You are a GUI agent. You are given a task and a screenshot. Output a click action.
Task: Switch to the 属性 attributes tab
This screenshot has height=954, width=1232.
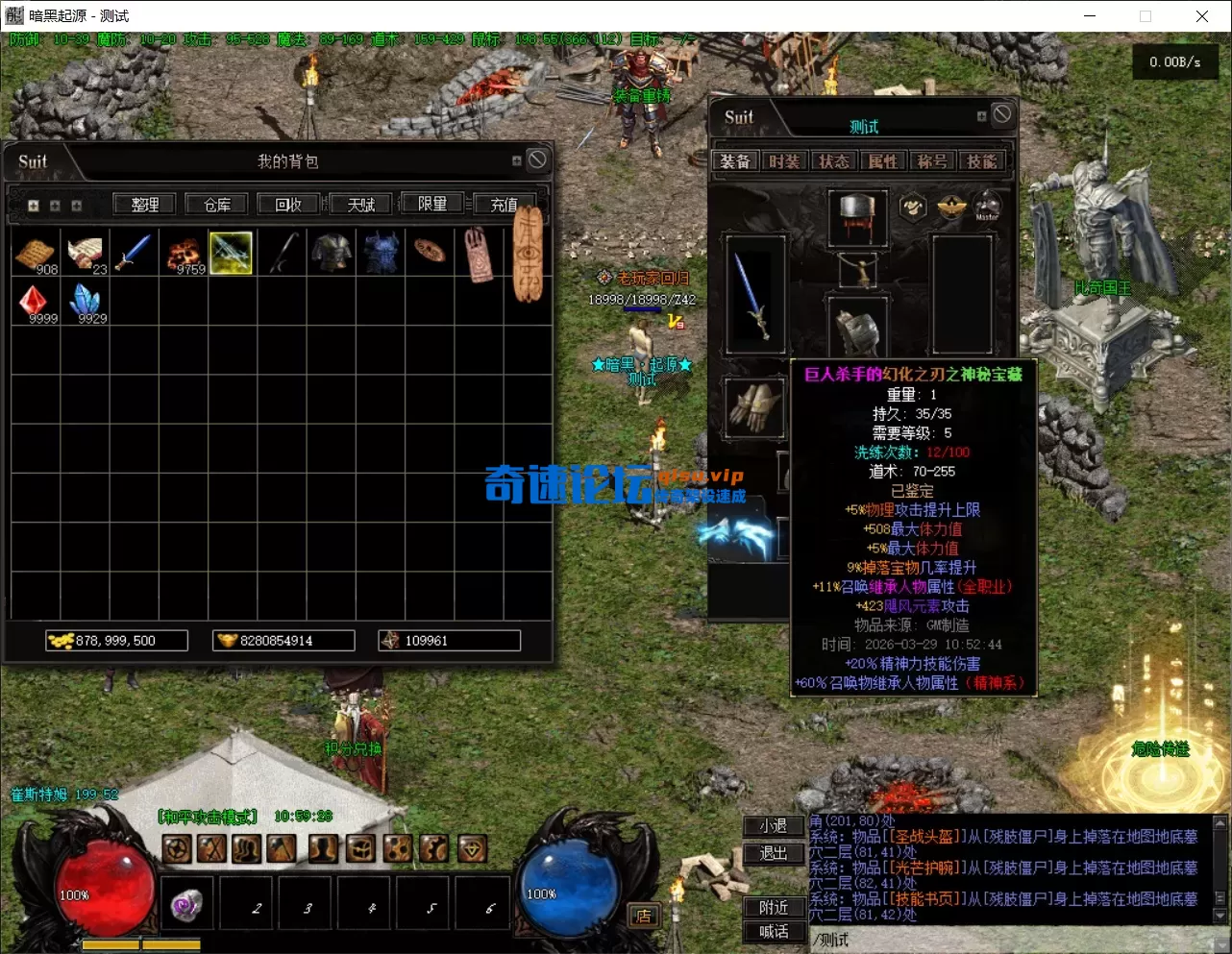[x=883, y=161]
